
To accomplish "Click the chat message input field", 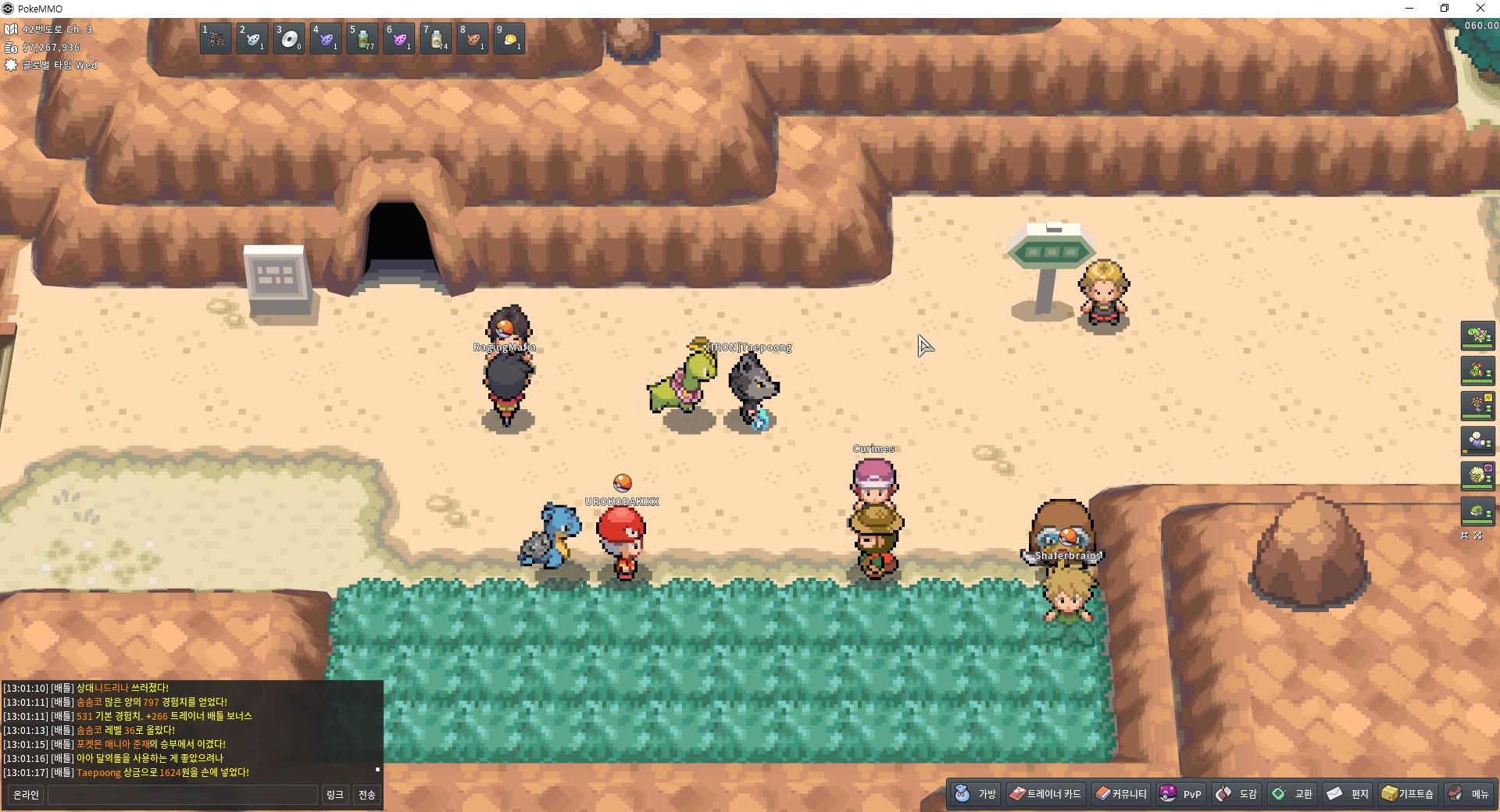I will coord(183,795).
